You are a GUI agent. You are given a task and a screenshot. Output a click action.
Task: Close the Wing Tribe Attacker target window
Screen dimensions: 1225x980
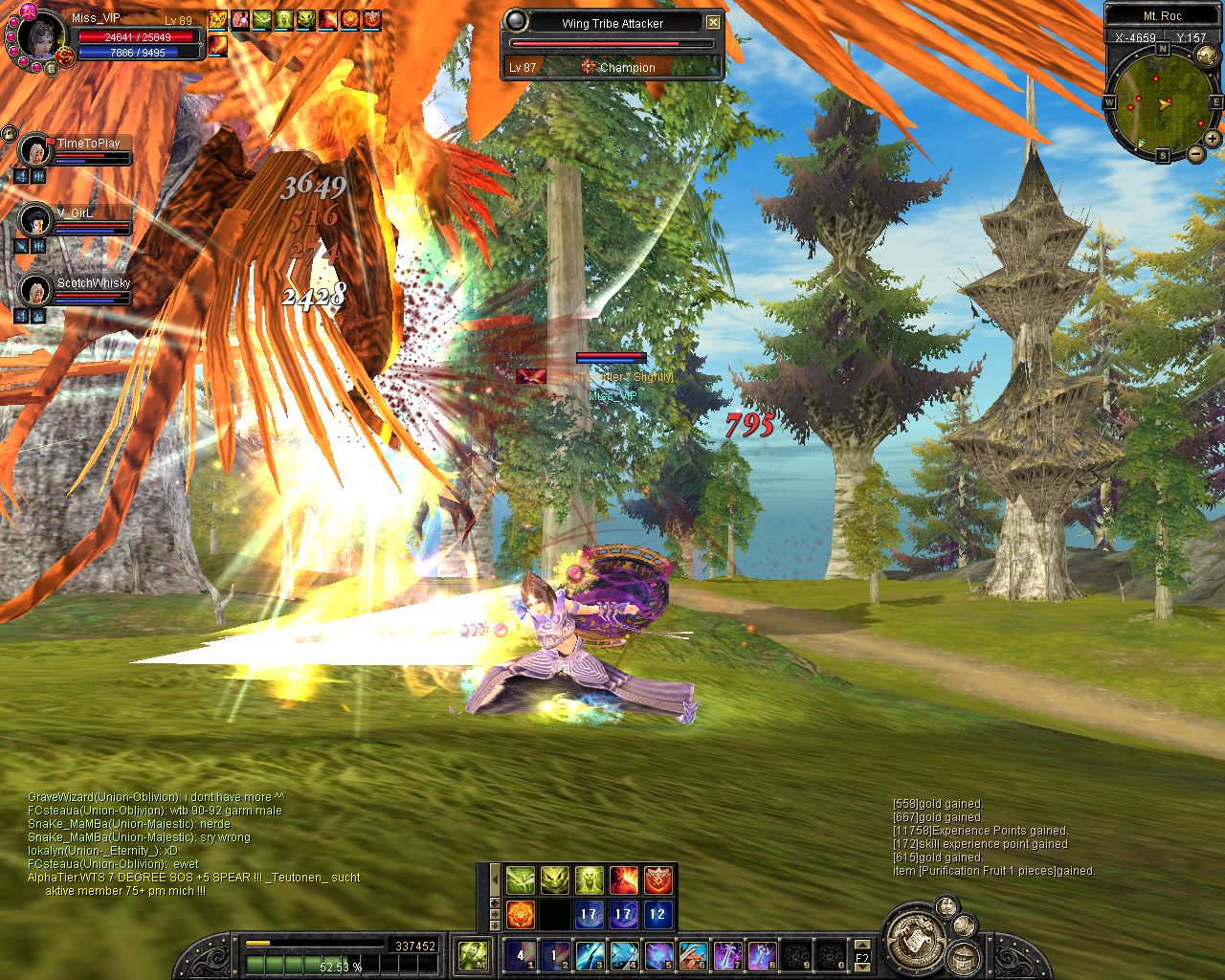(x=714, y=23)
